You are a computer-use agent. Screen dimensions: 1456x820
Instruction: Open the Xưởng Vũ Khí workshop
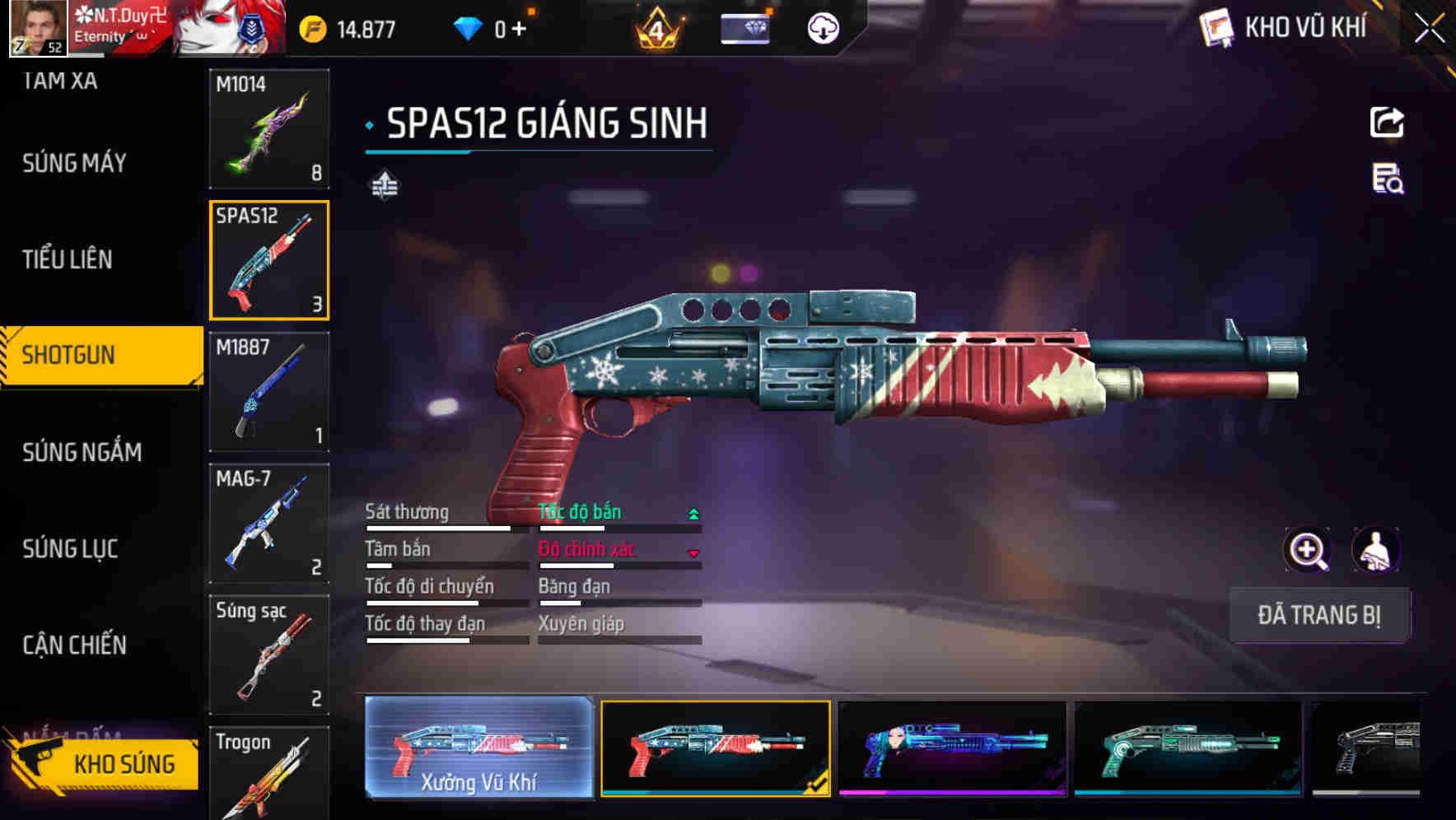click(478, 748)
